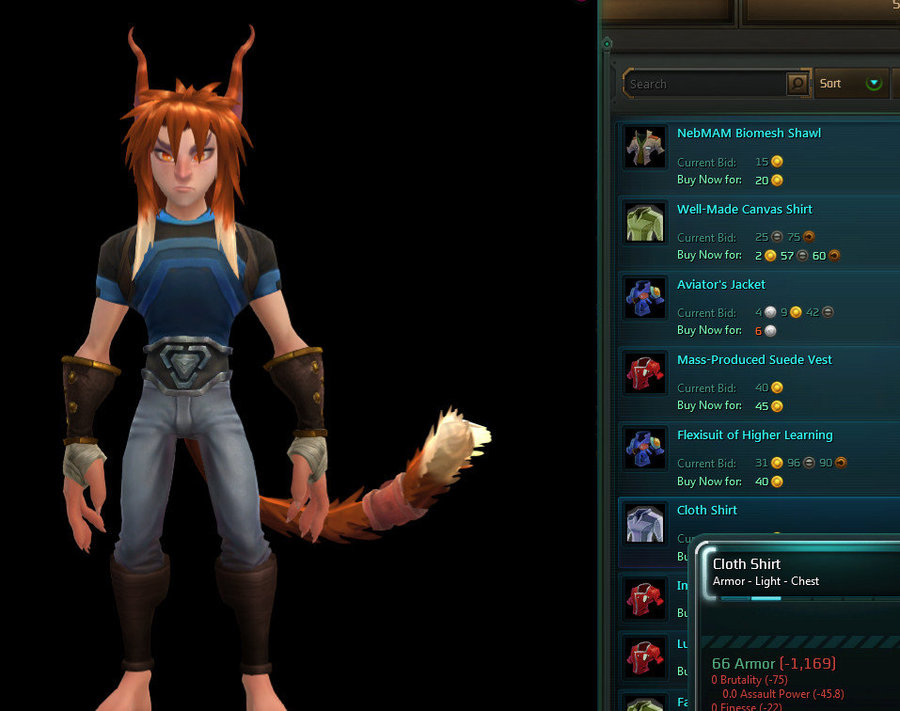This screenshot has width=900, height=711.
Task: Click the auction Search text field
Action: (705, 84)
